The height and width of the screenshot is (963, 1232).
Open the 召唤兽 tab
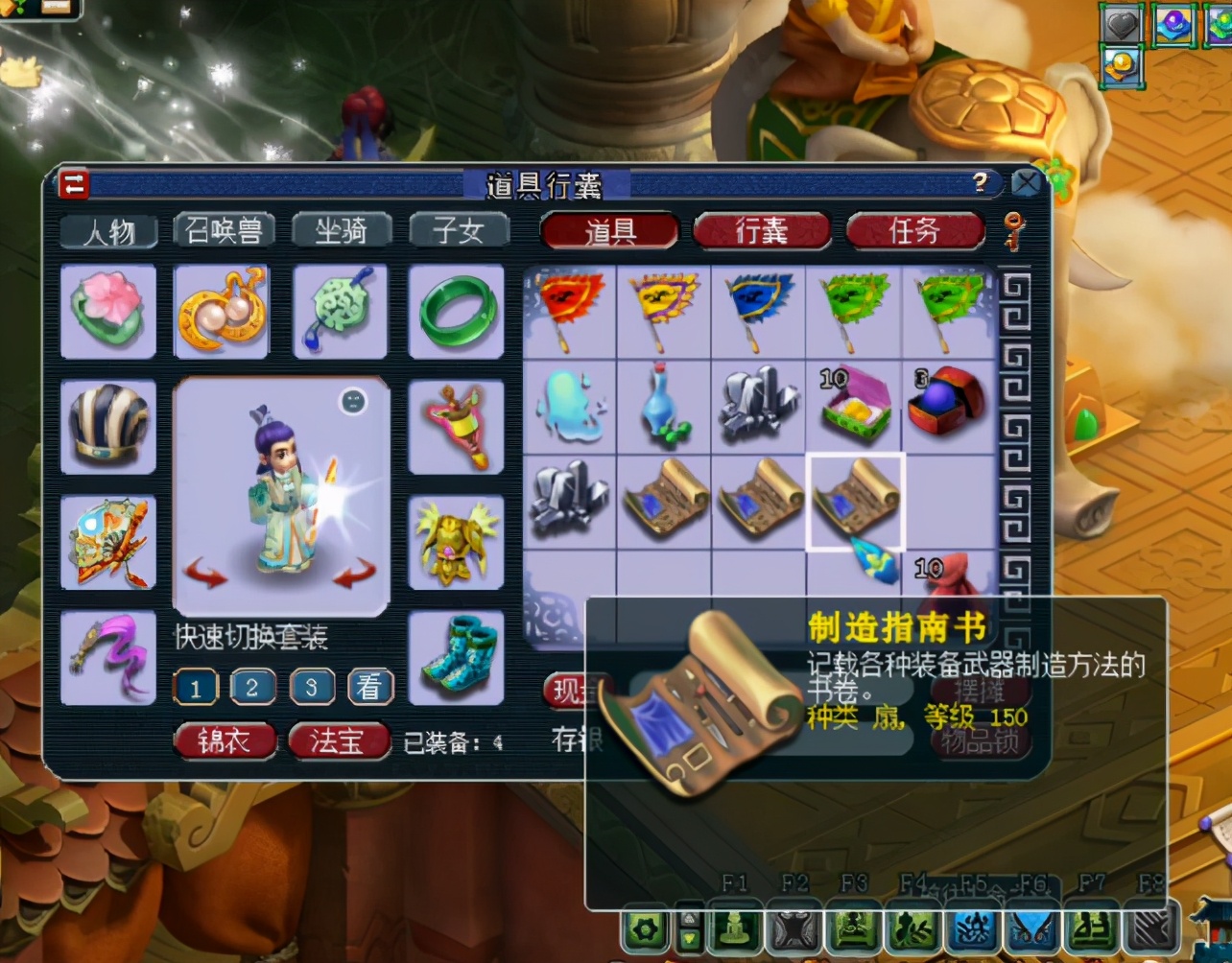[x=224, y=230]
